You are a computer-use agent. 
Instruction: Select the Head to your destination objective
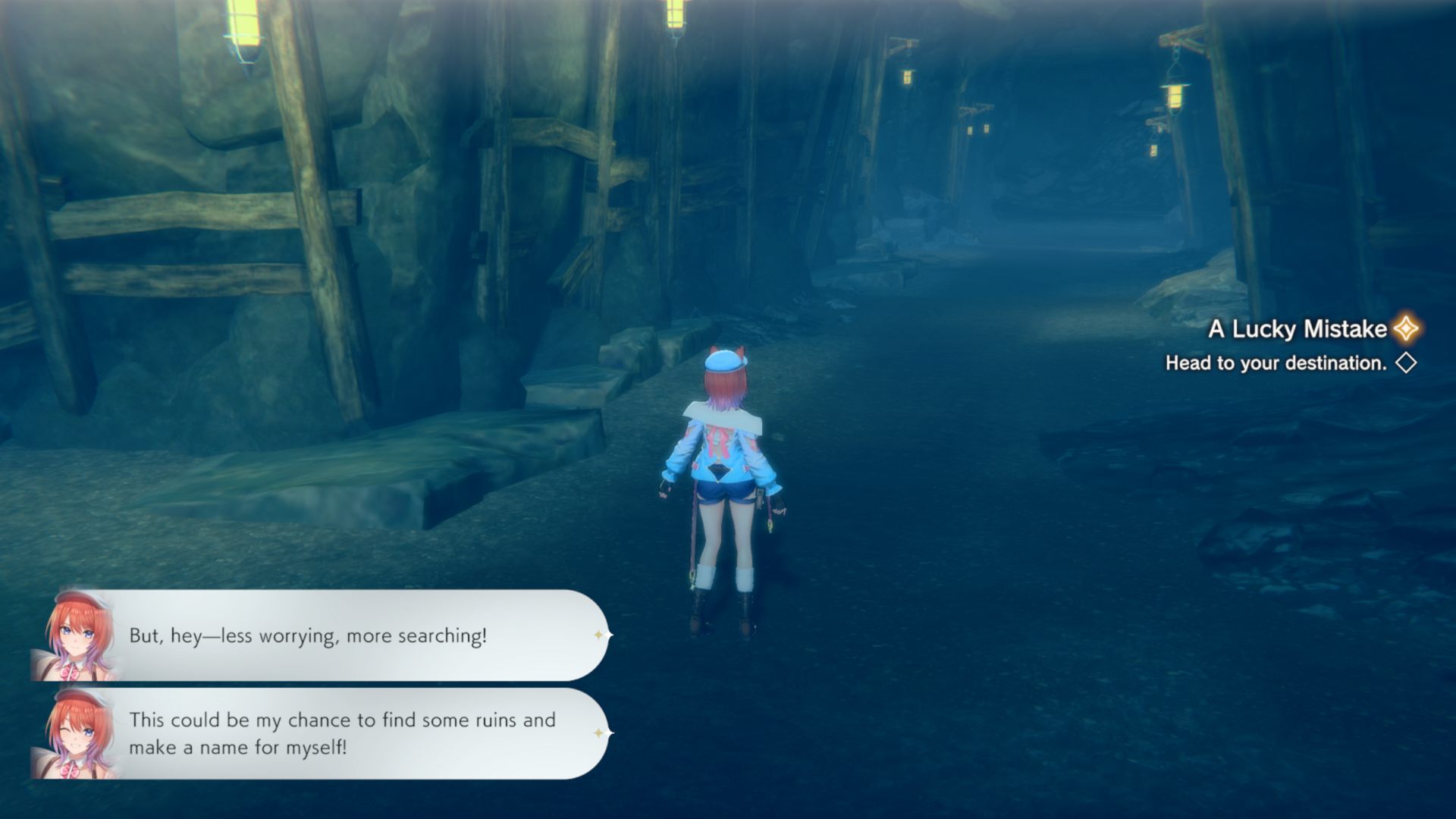[x=1276, y=363]
